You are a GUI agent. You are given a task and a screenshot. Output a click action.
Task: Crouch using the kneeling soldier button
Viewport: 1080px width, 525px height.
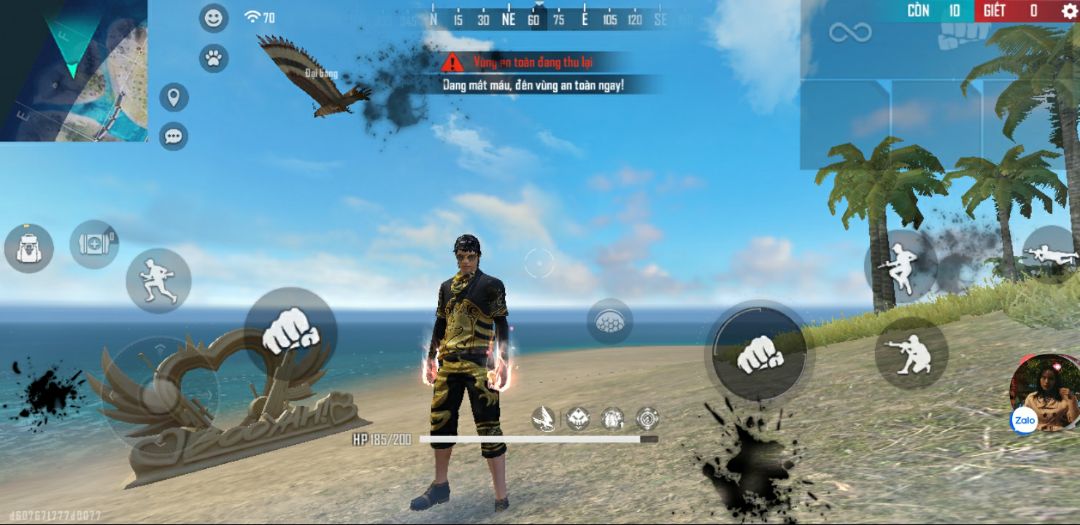tap(911, 353)
